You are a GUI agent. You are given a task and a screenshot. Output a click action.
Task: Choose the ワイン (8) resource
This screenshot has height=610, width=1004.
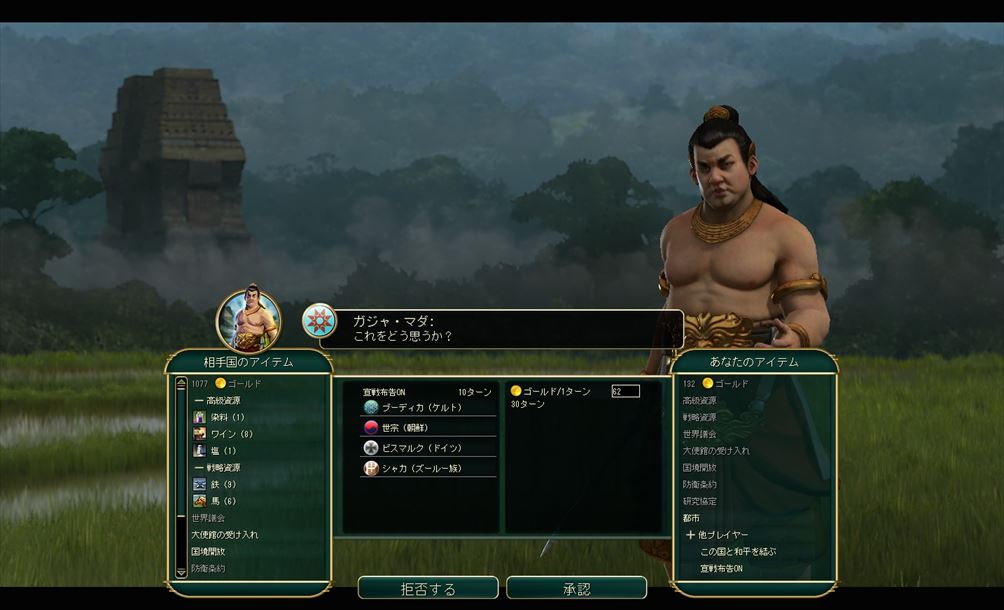point(230,434)
